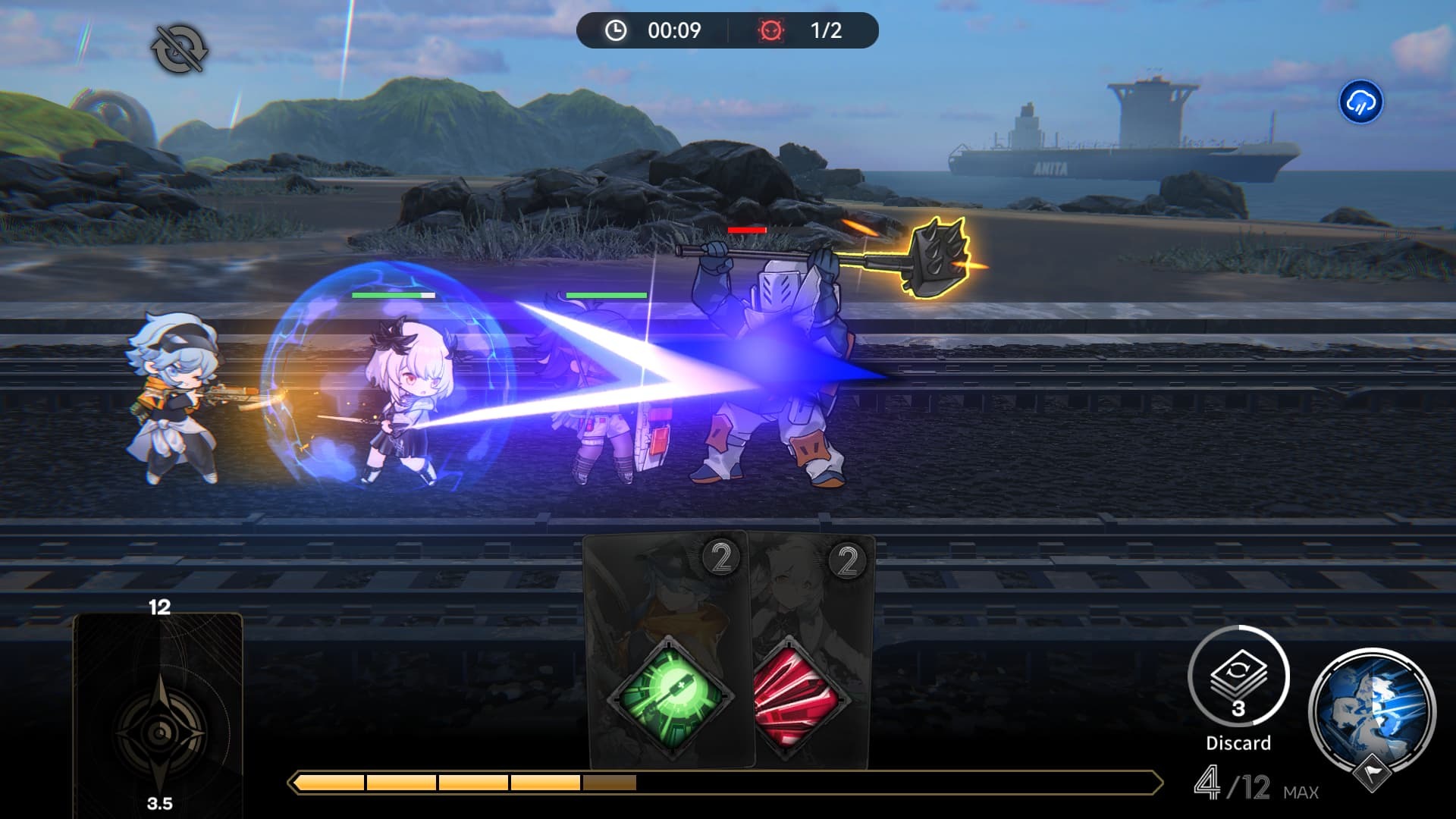Activate the blue ultimate skill portrait
Screen dimensions: 1456x819
[1373, 711]
